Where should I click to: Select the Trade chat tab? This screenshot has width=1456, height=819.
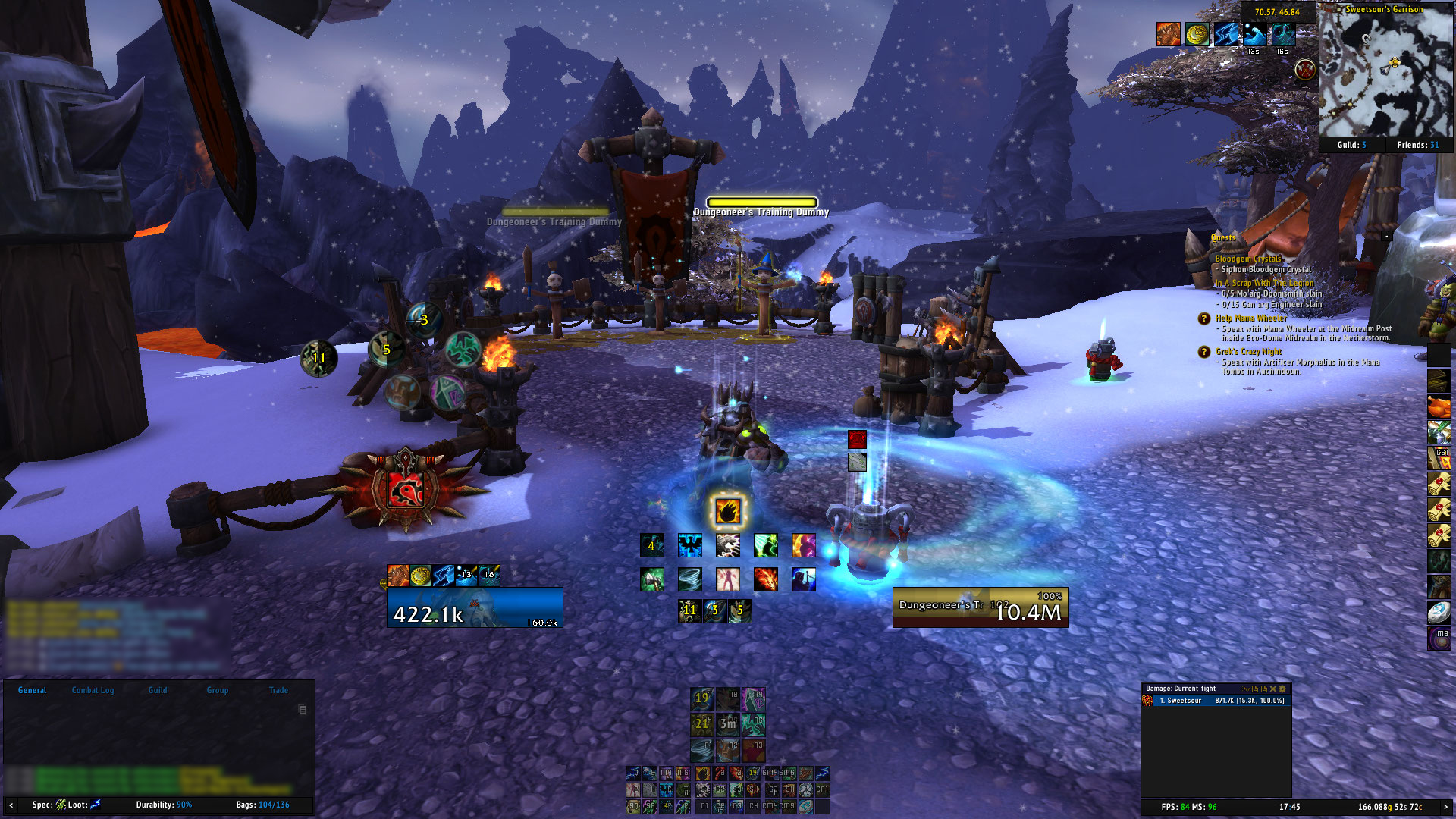tap(278, 690)
